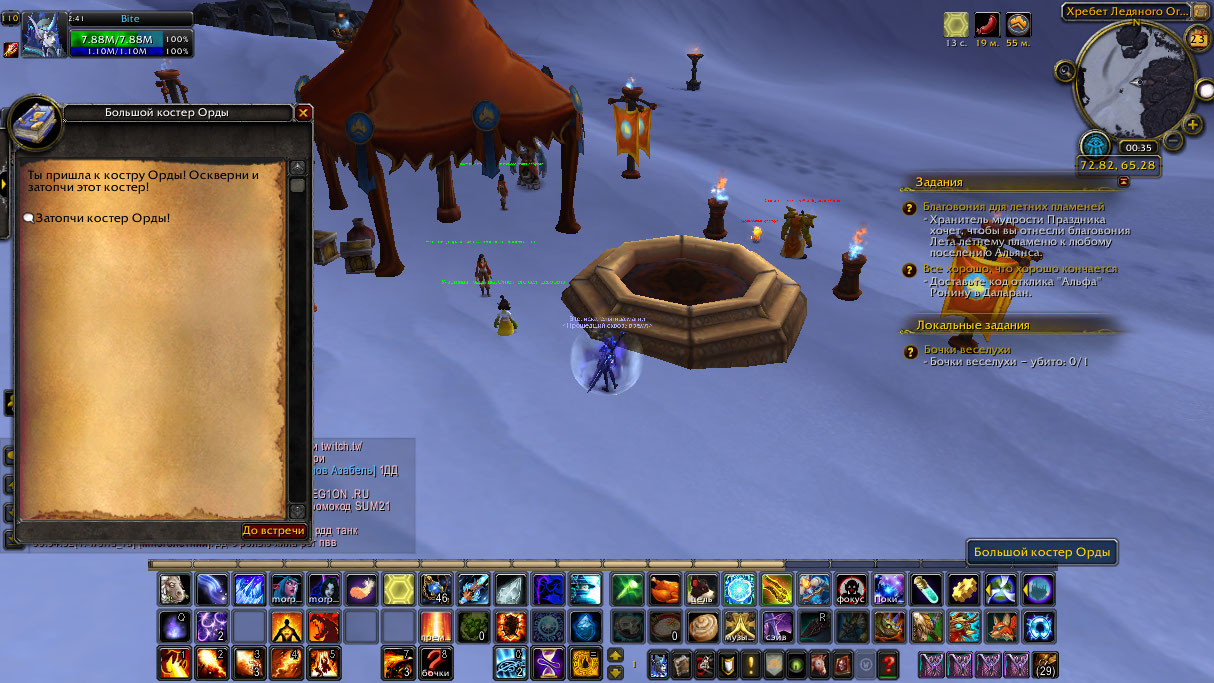Open the backpack showing 29 free slots
The height and width of the screenshot is (683, 1214).
coord(1045,663)
